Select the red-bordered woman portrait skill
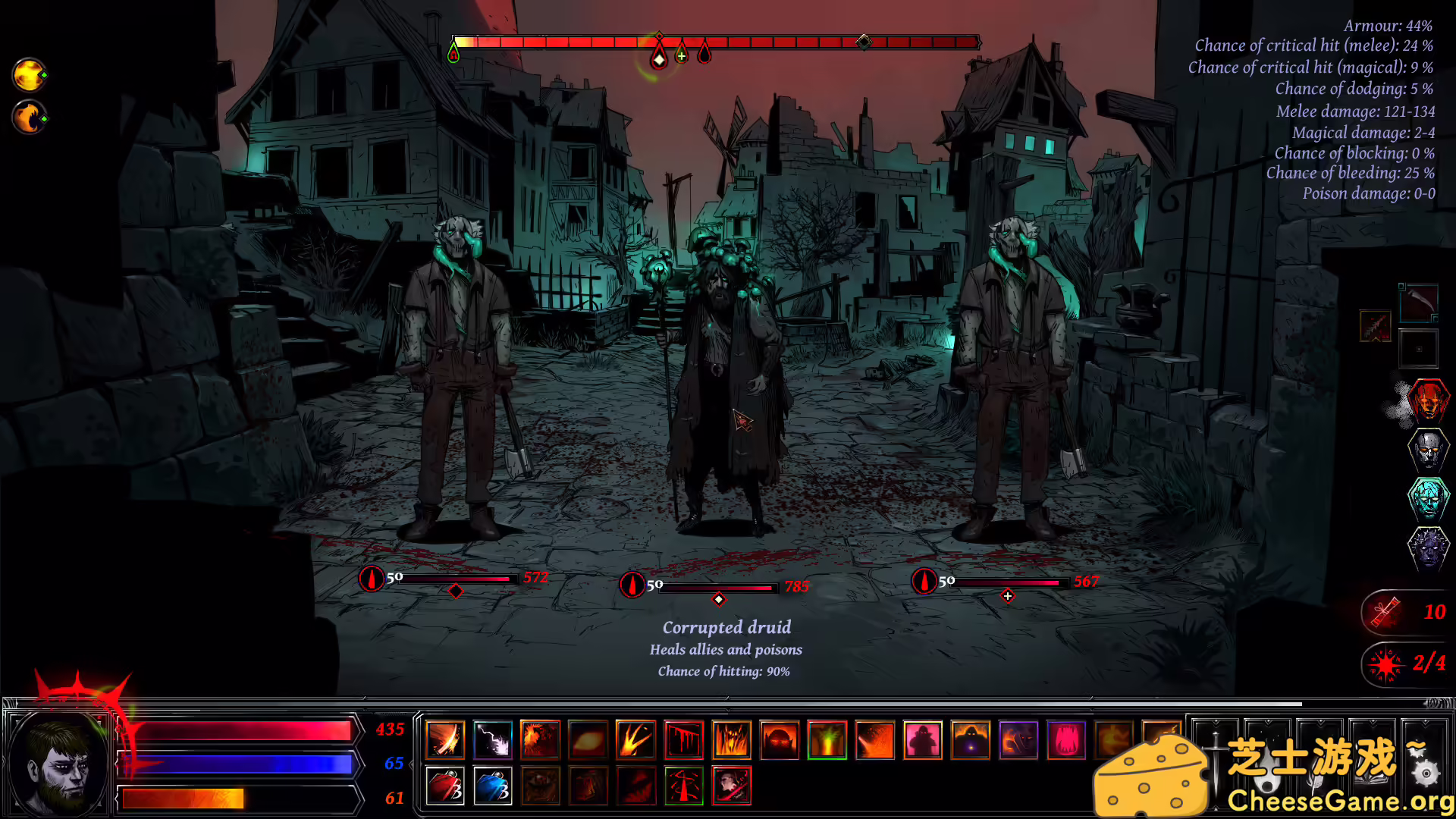 point(732,786)
